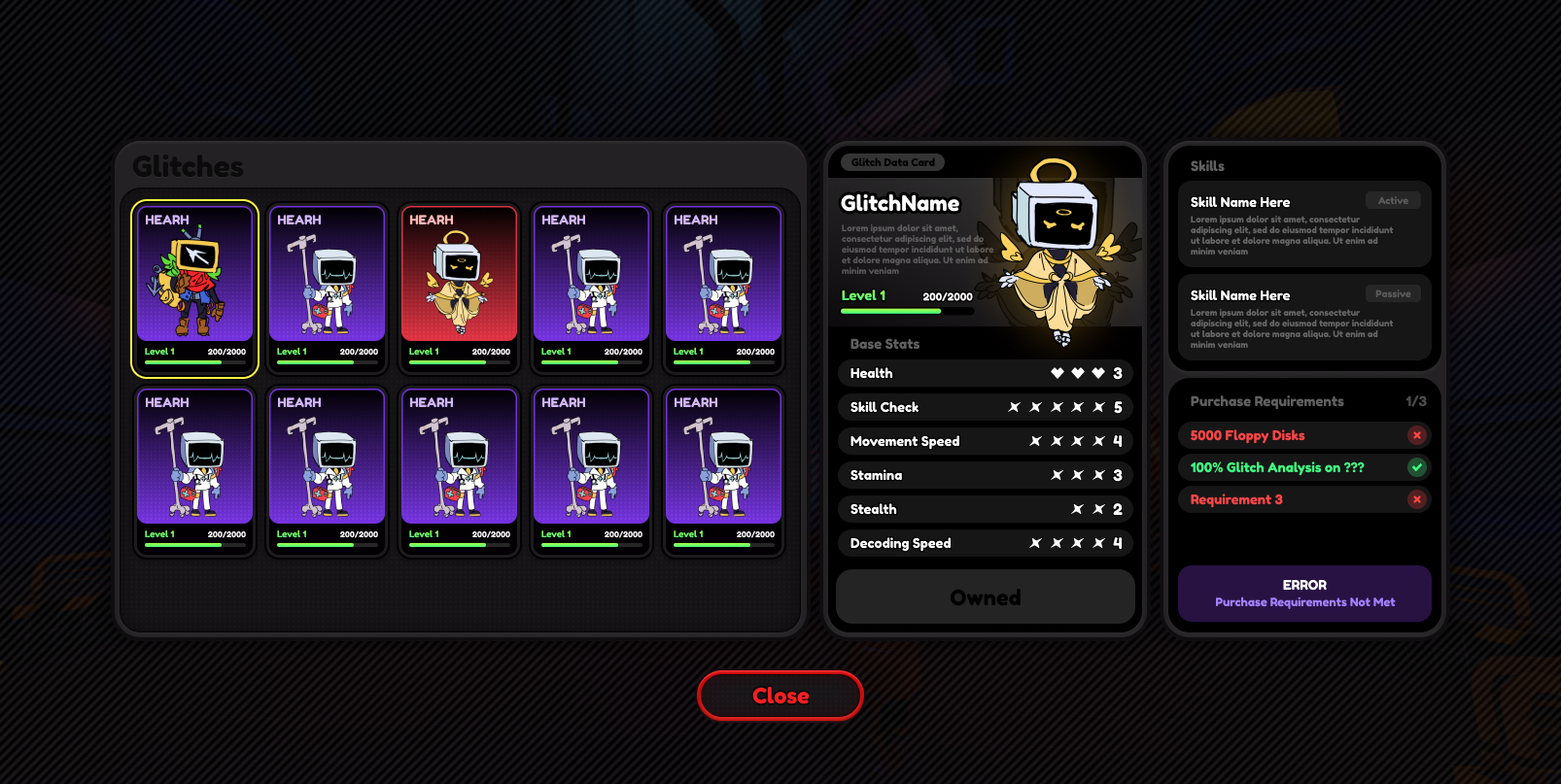
Task: Click the Owned button
Action: [985, 597]
